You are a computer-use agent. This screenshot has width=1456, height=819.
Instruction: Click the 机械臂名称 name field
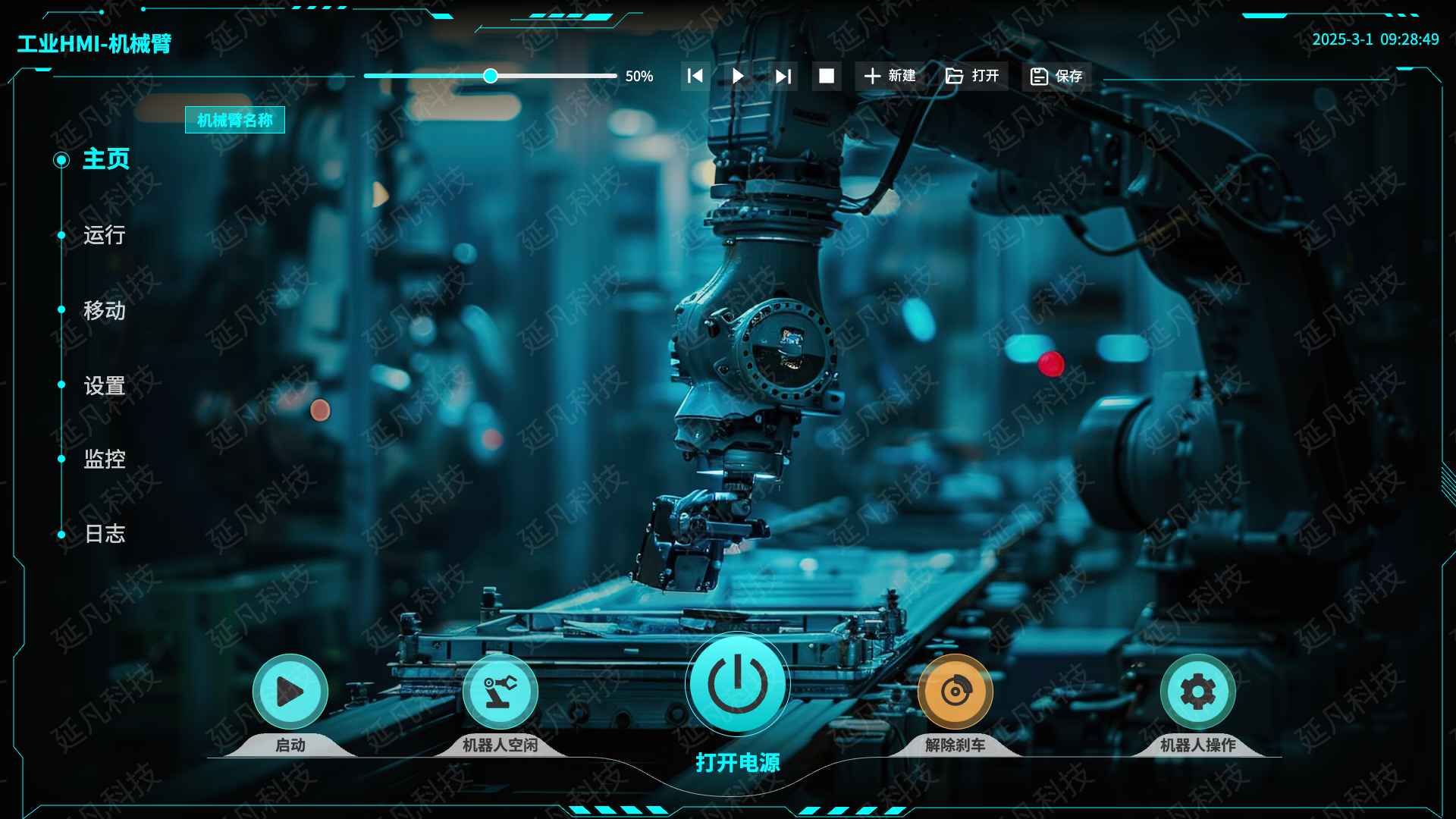(236, 120)
